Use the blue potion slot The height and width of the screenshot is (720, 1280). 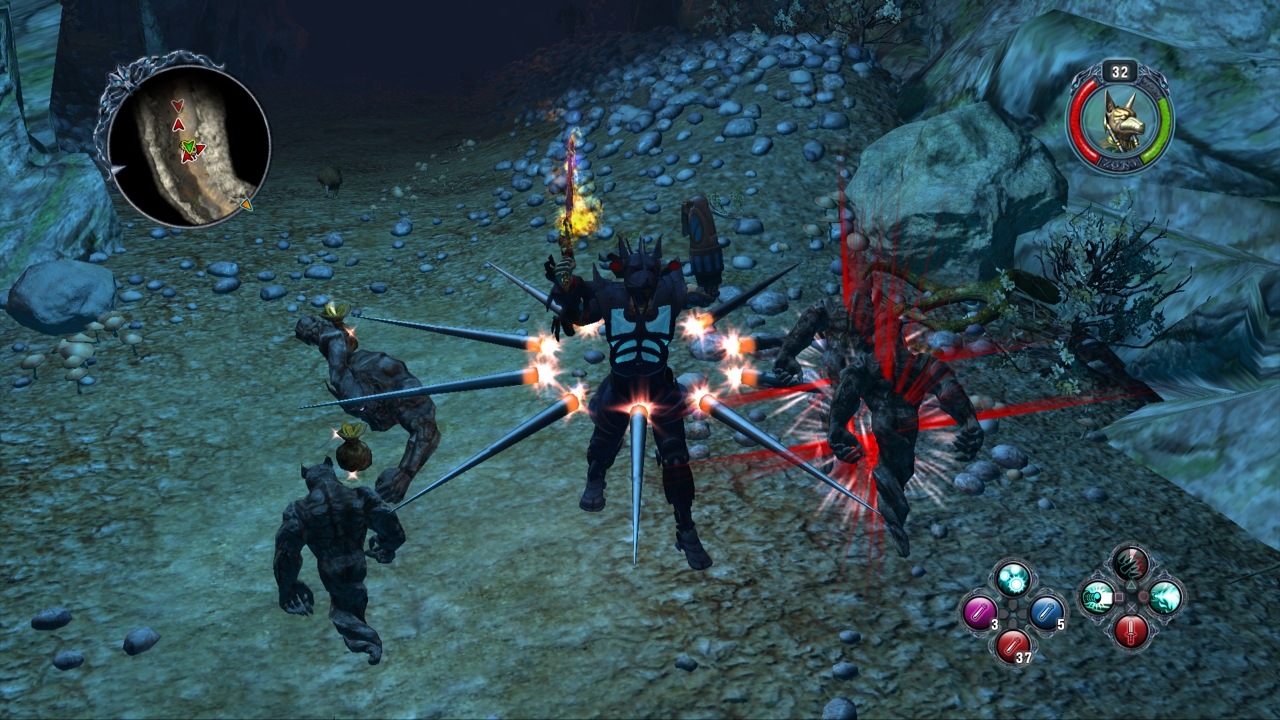[1045, 612]
